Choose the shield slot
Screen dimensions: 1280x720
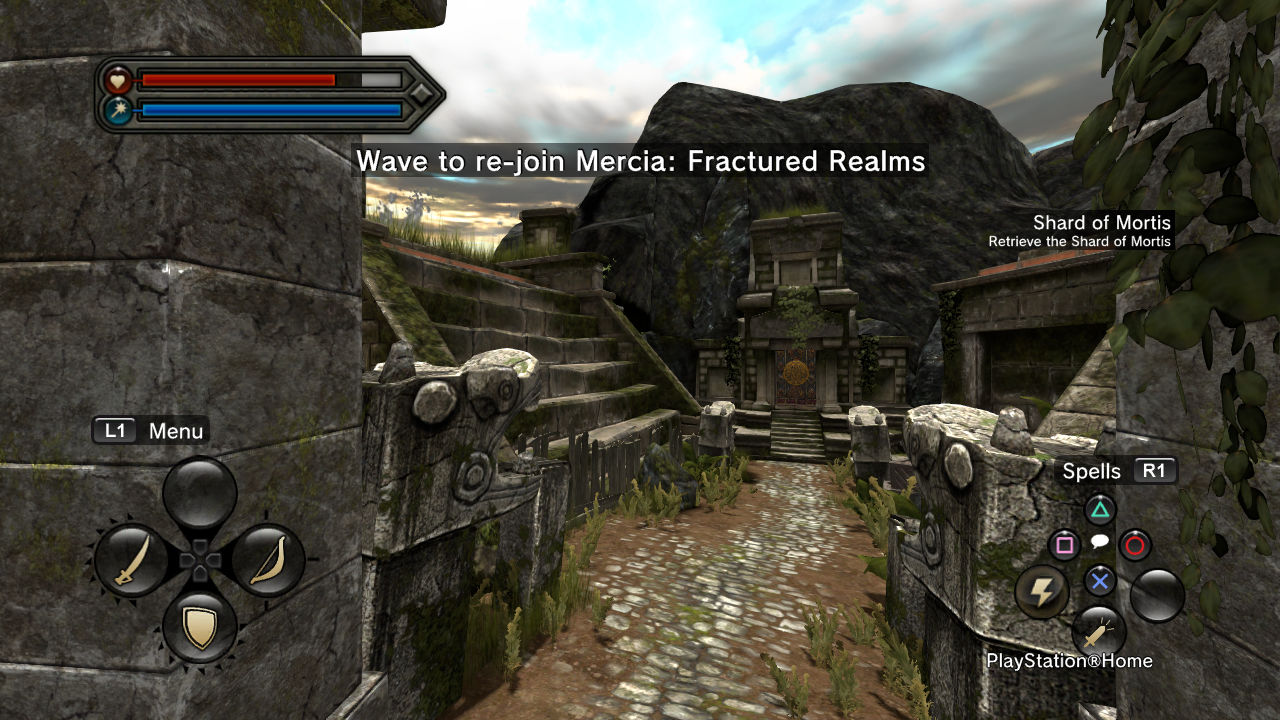point(200,627)
